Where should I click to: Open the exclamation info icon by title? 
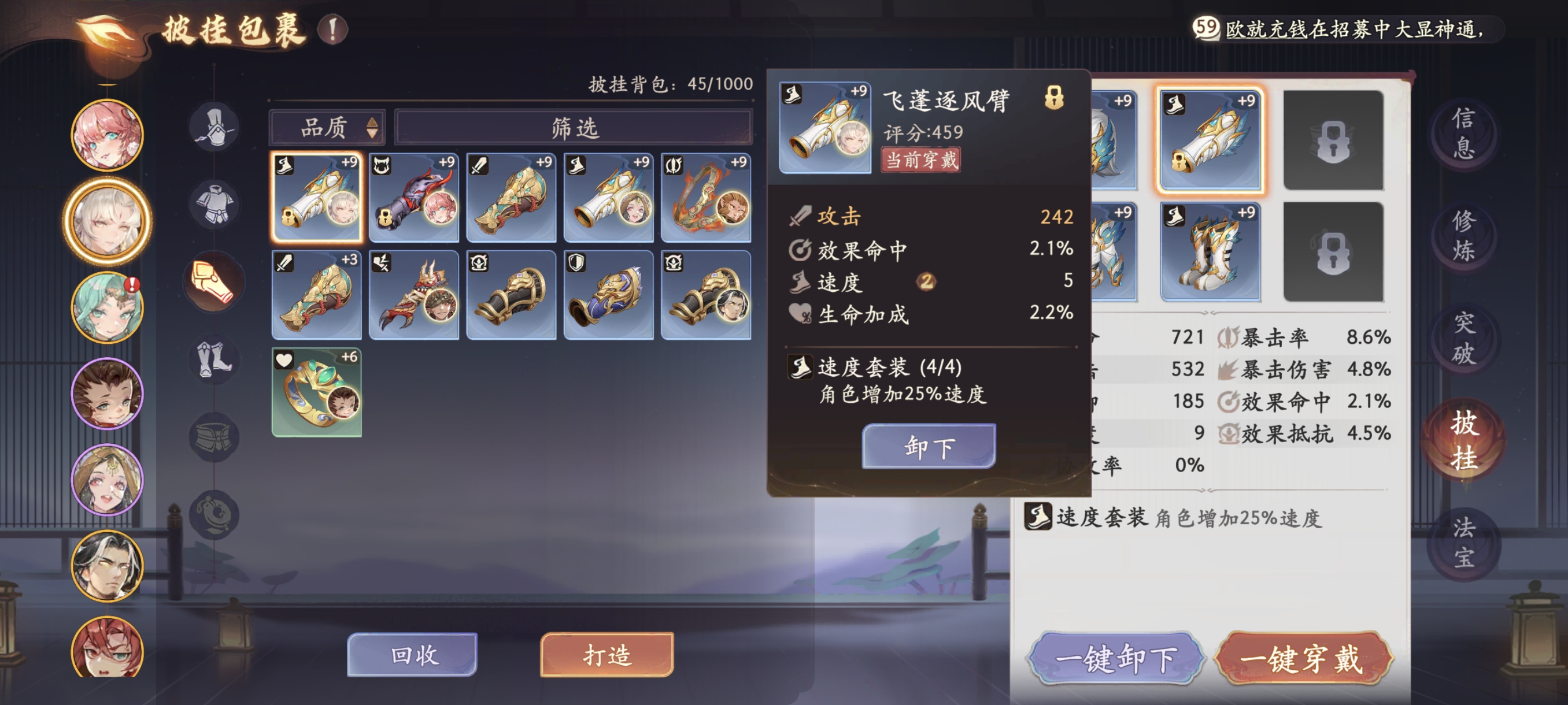click(332, 29)
